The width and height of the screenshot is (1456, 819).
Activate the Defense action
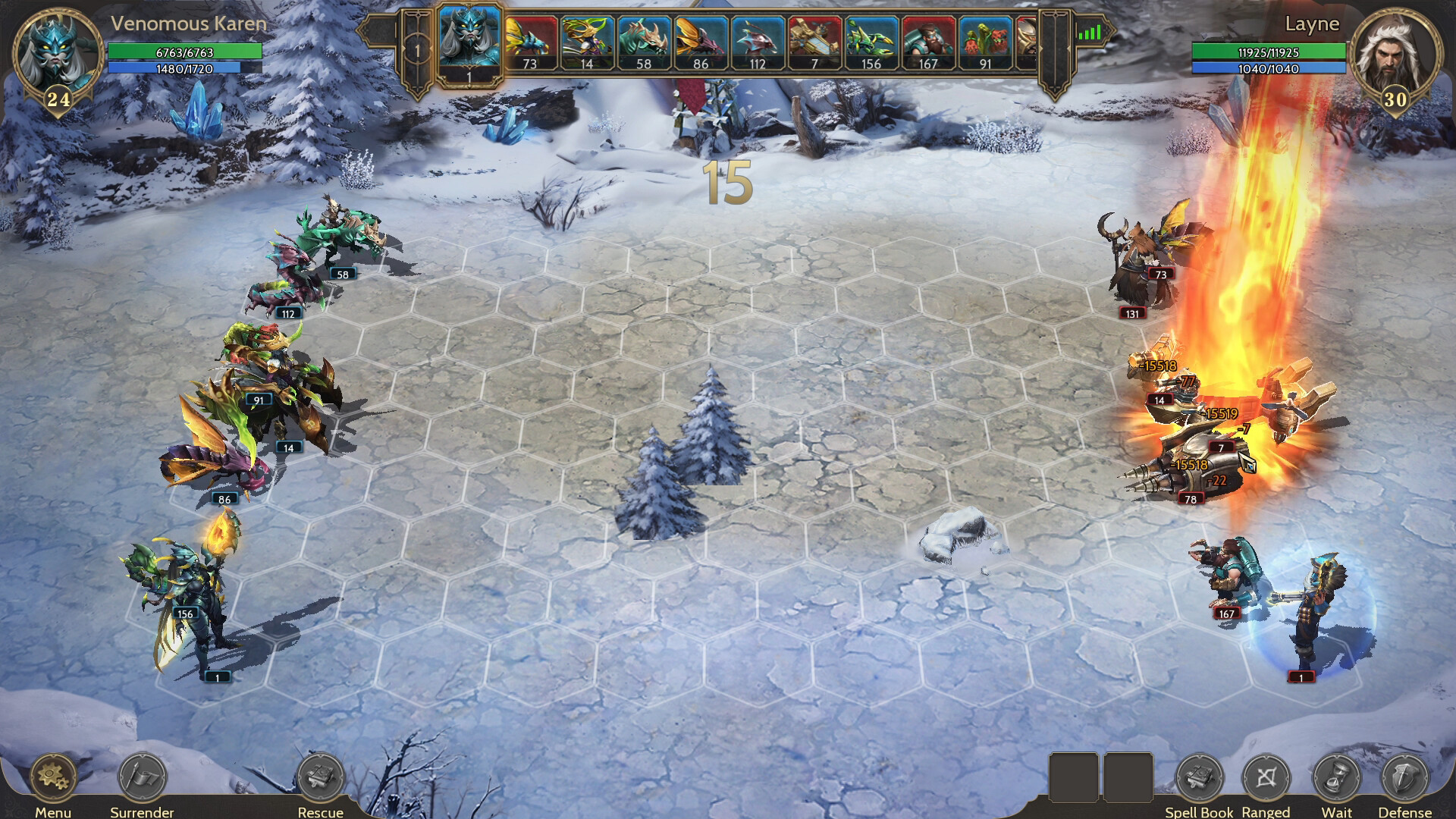[1404, 777]
